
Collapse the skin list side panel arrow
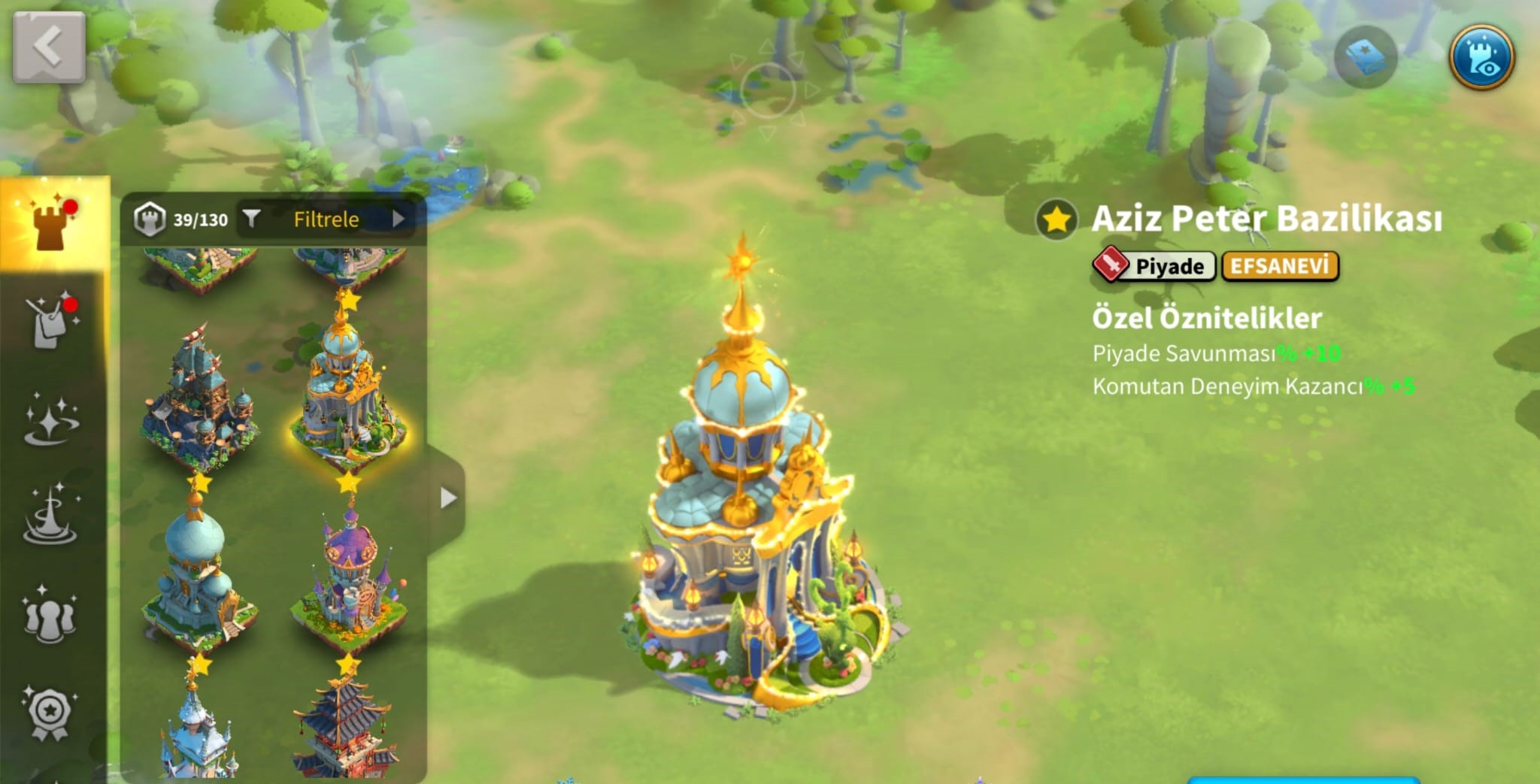point(448,498)
